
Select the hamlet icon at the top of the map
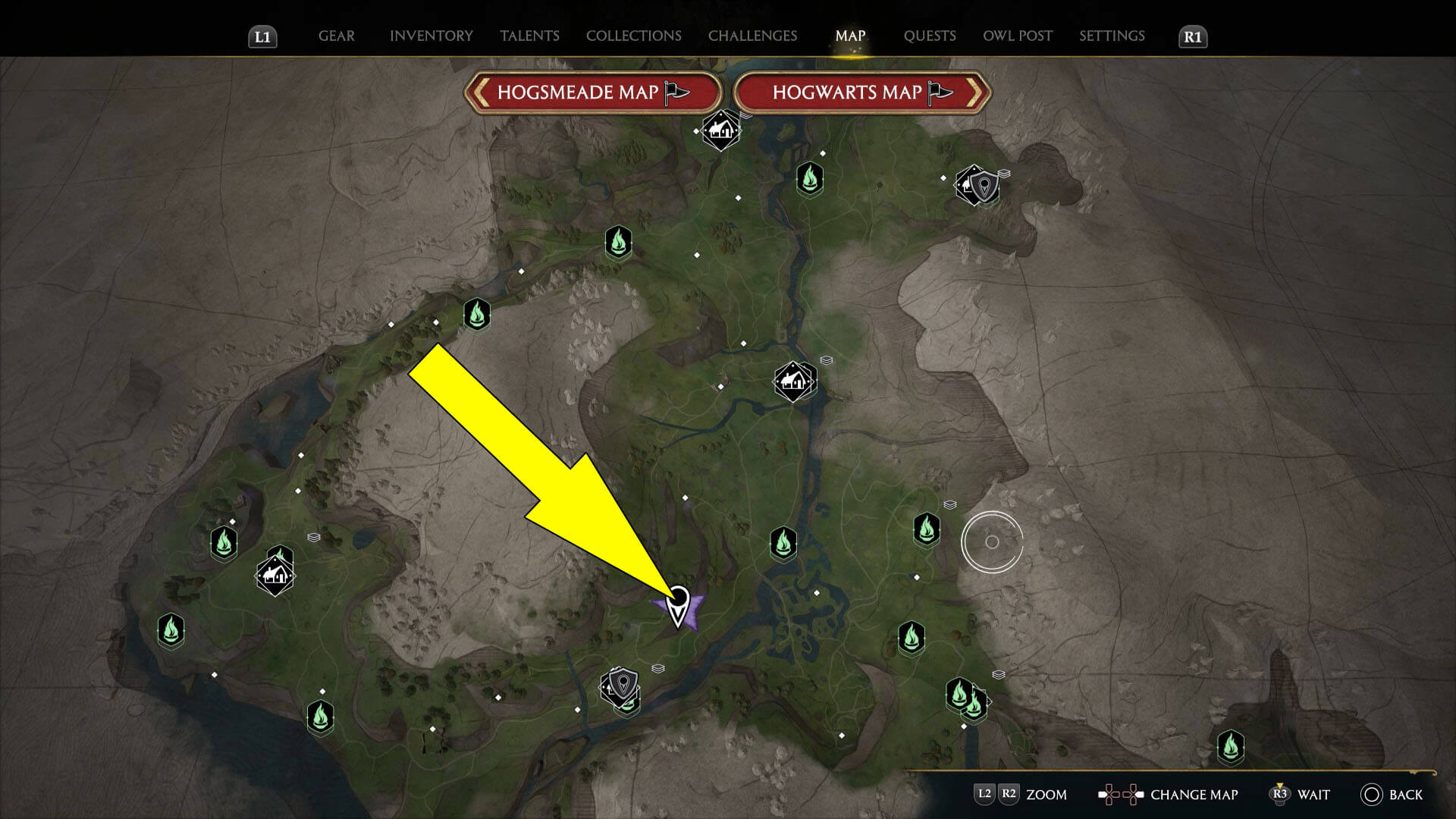720,132
